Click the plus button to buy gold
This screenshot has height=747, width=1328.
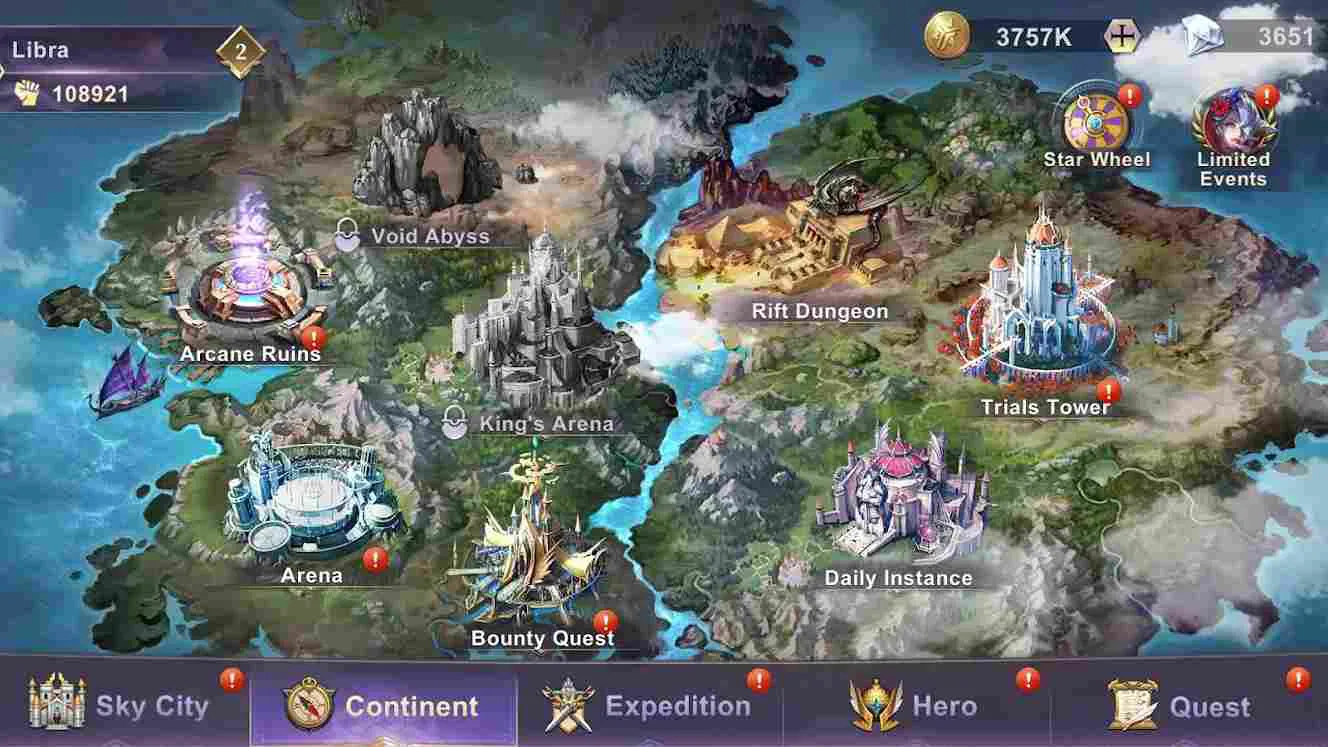pos(1124,34)
